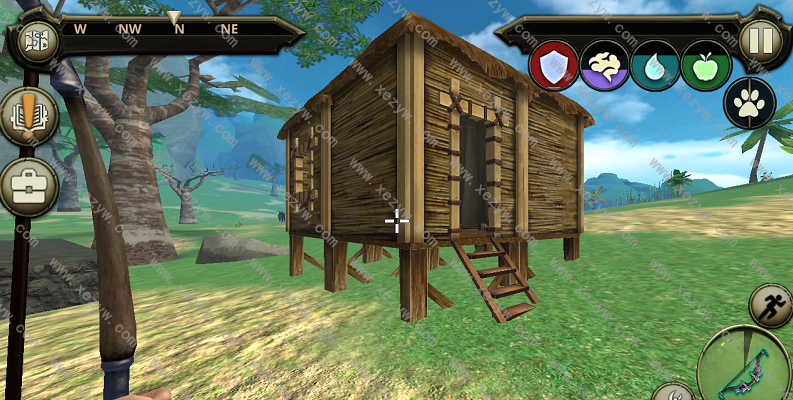
Task: Toggle sprint with the running man button
Action: pos(770,306)
